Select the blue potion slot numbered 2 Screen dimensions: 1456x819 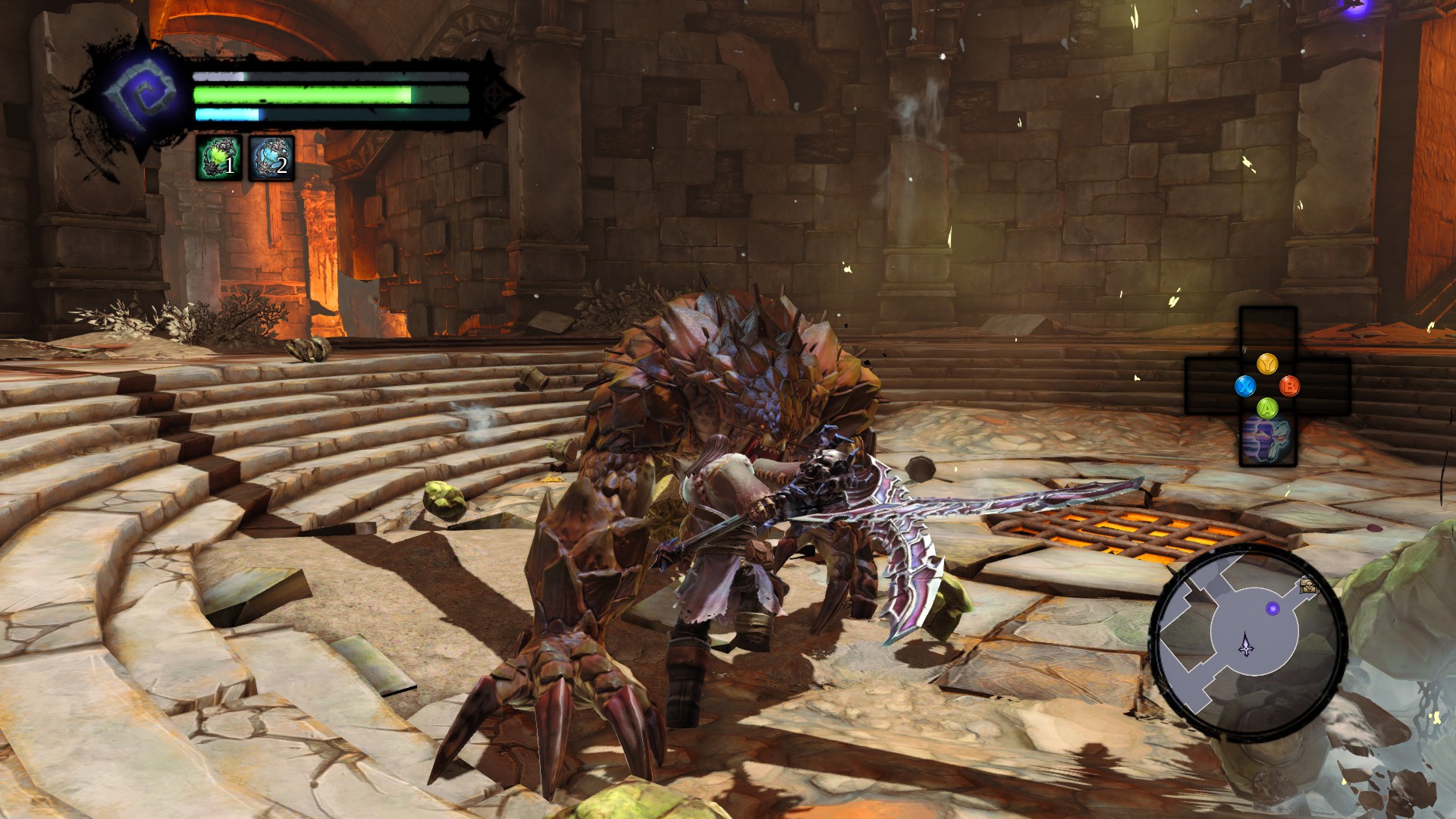[271, 158]
